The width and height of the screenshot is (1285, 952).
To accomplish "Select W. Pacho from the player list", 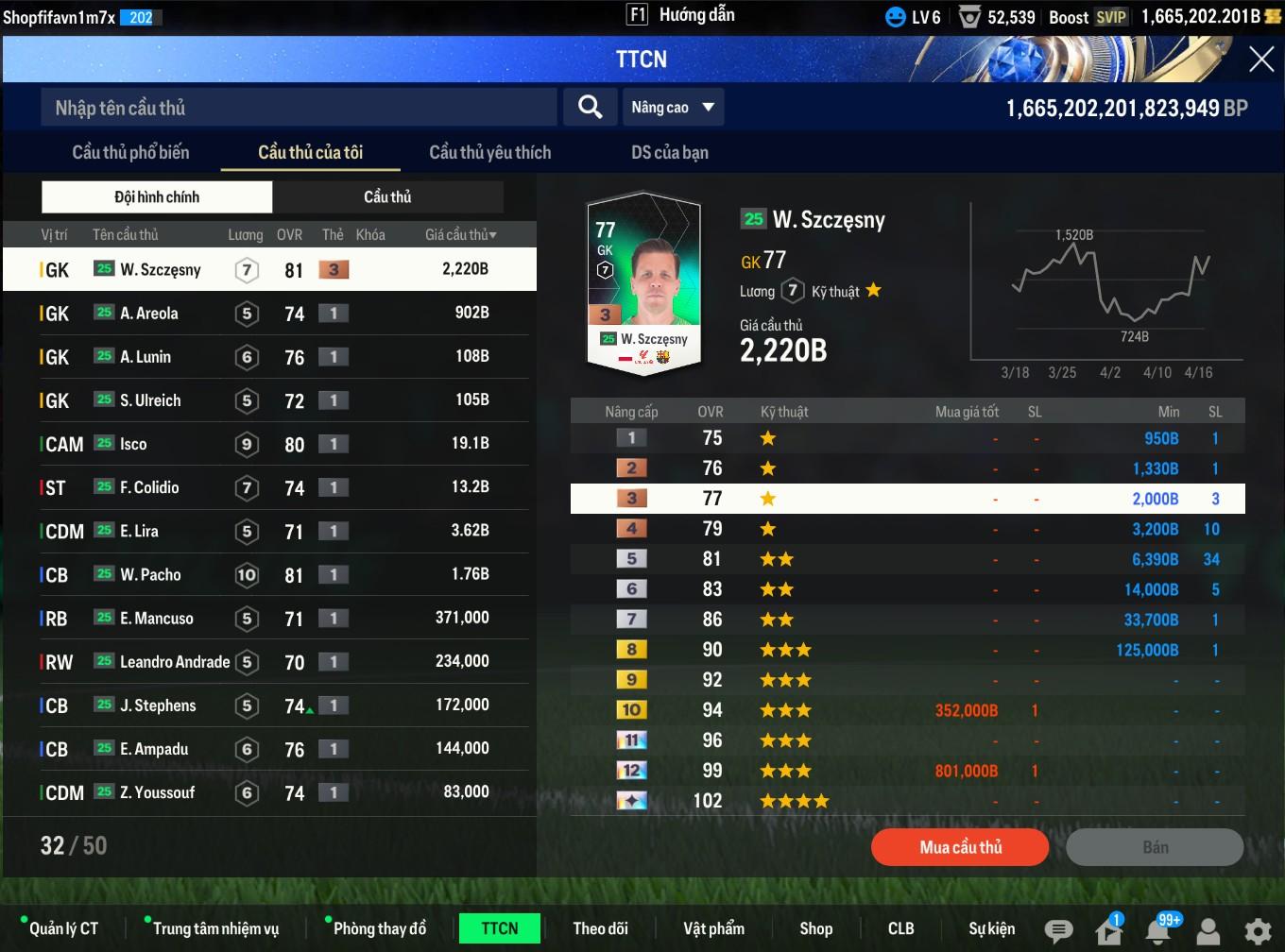I will (x=269, y=574).
